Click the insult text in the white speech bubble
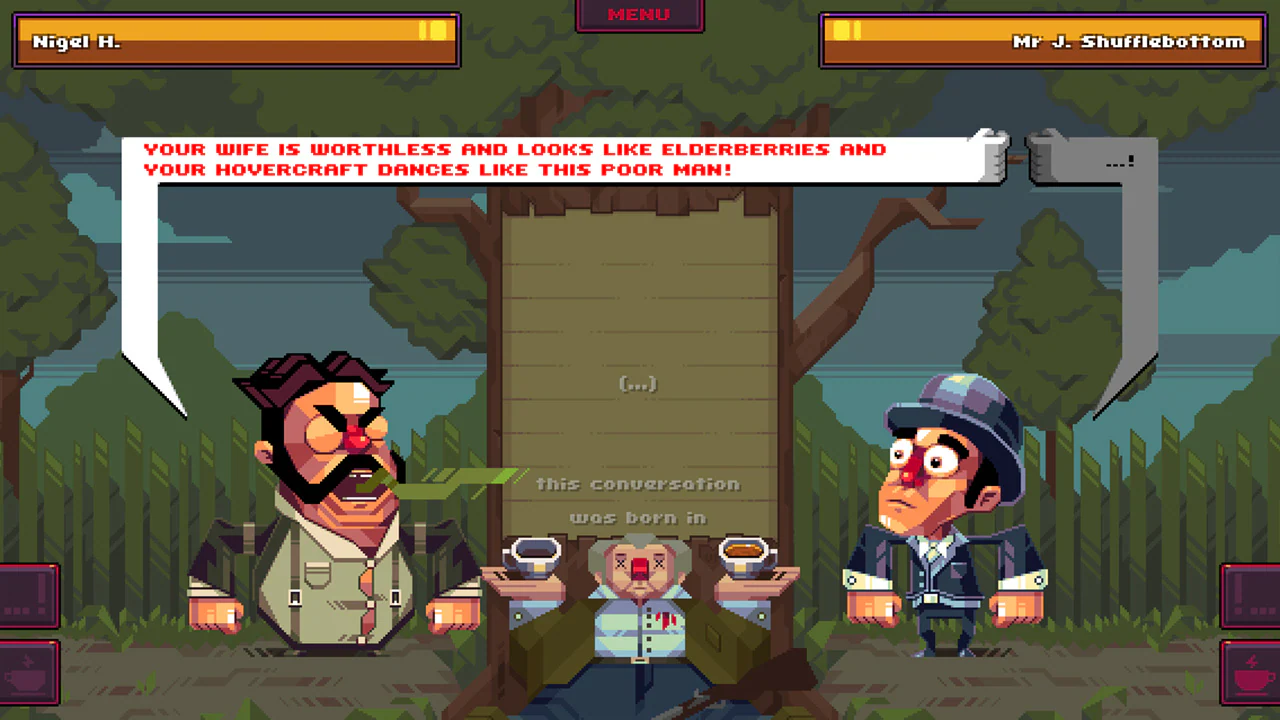1280x720 pixels. click(x=515, y=159)
